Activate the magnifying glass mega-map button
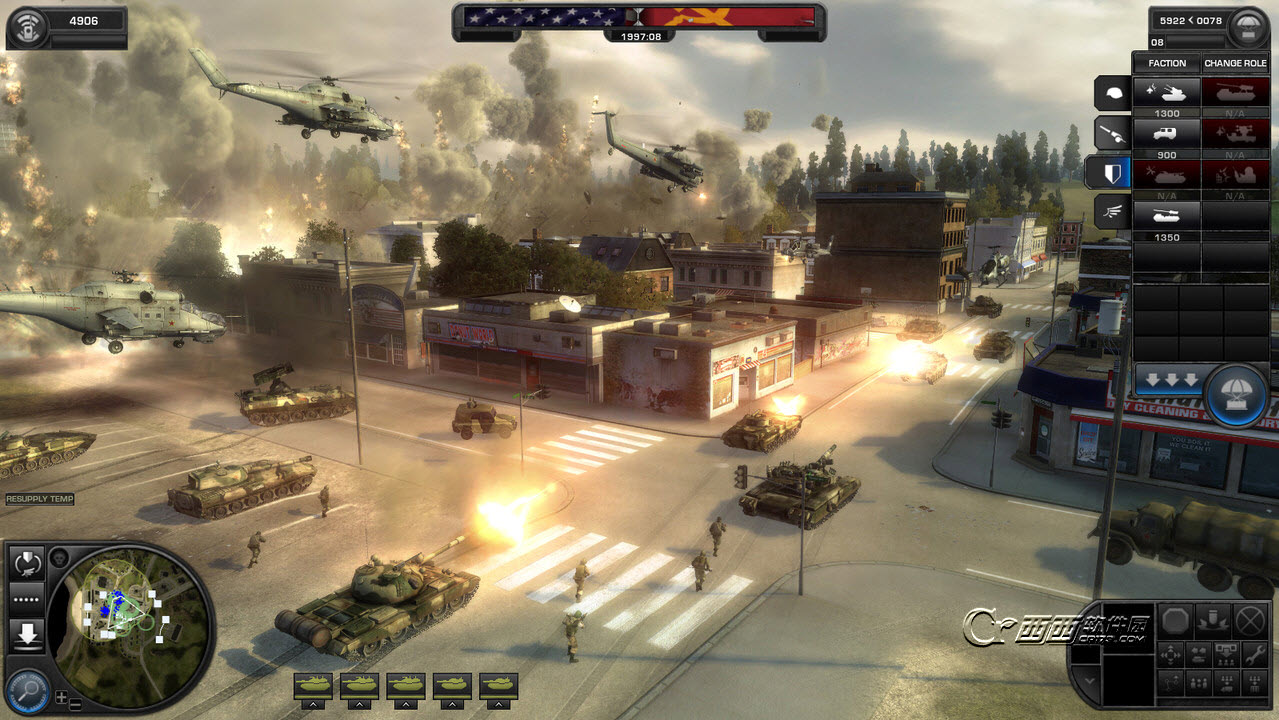 coord(27,690)
